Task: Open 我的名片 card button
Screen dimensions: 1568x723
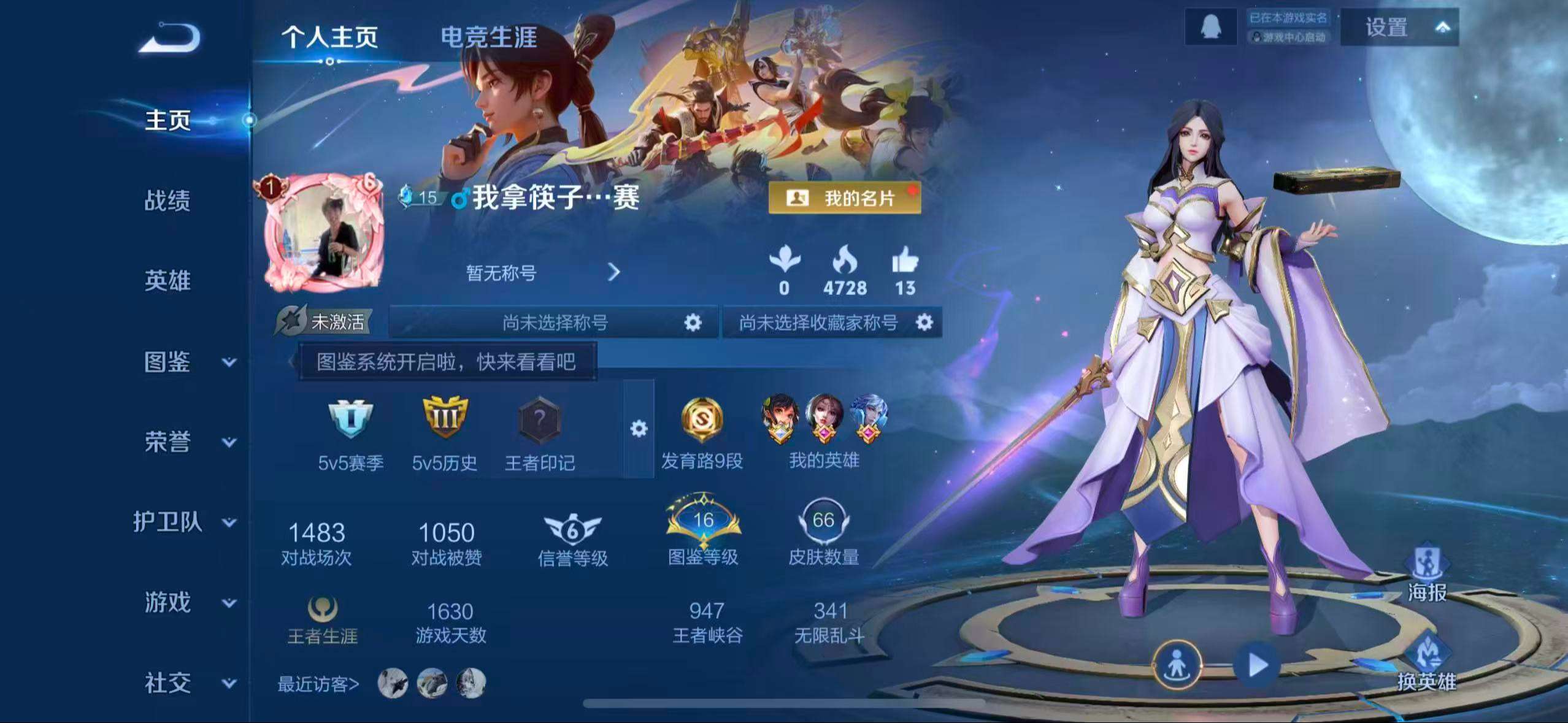Action: 847,199
